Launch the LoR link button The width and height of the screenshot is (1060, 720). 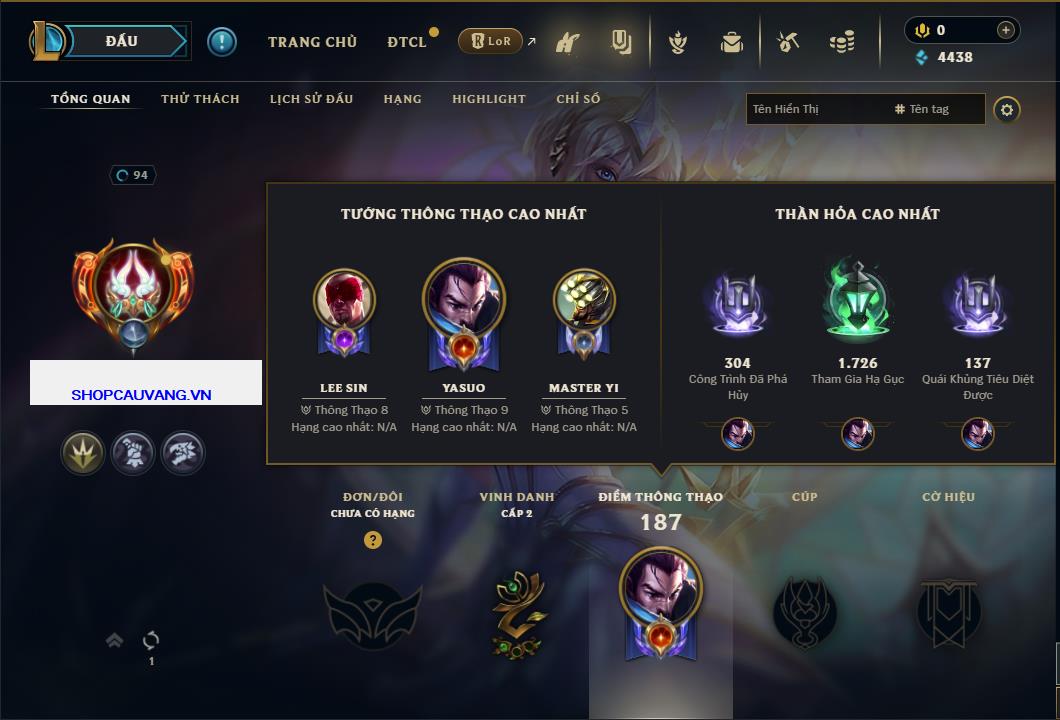[490, 42]
